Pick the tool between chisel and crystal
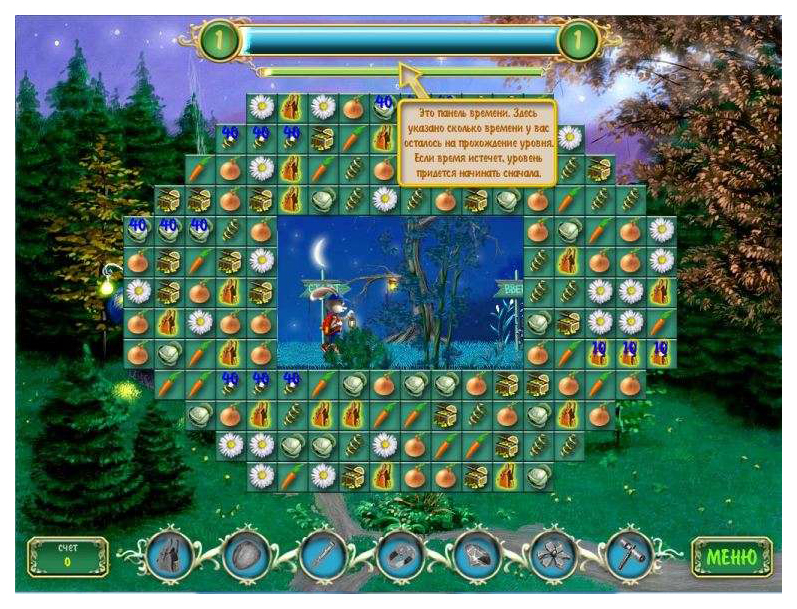The image size is (797, 609). tap(400, 555)
